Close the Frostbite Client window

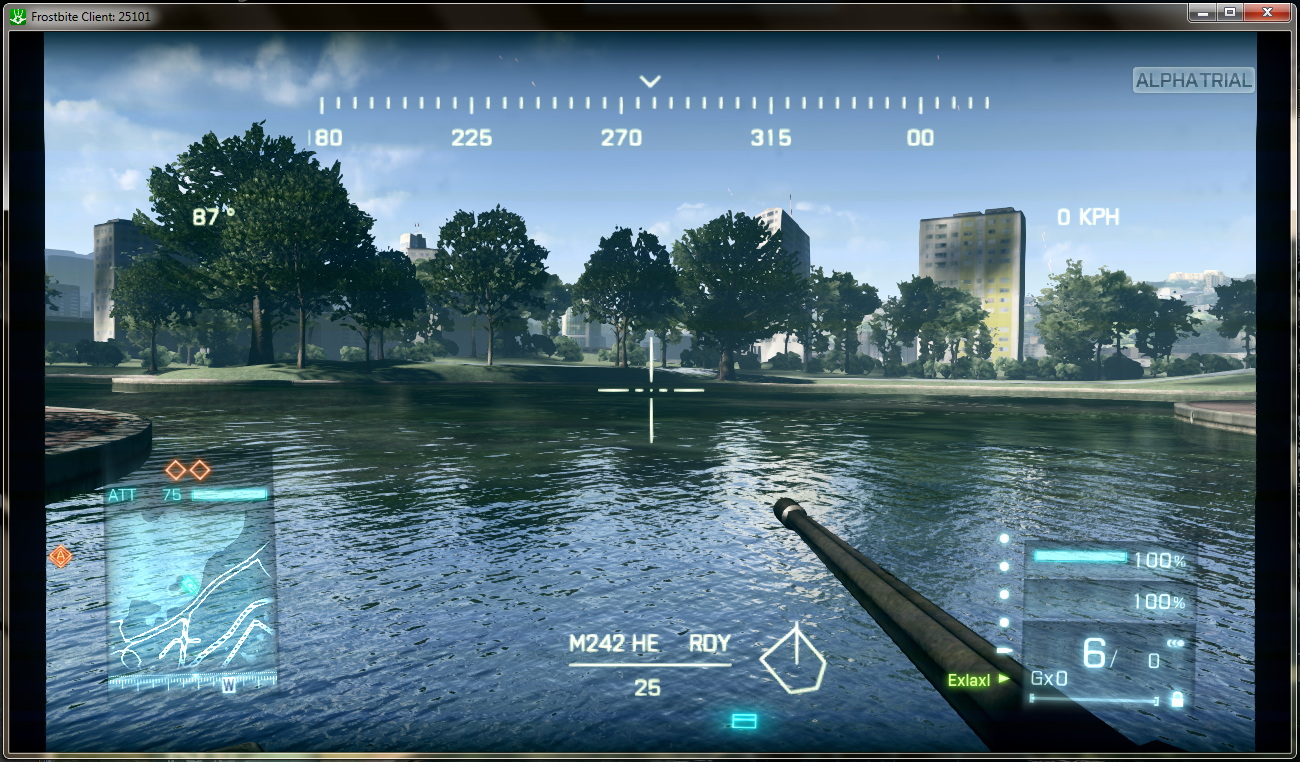1268,12
